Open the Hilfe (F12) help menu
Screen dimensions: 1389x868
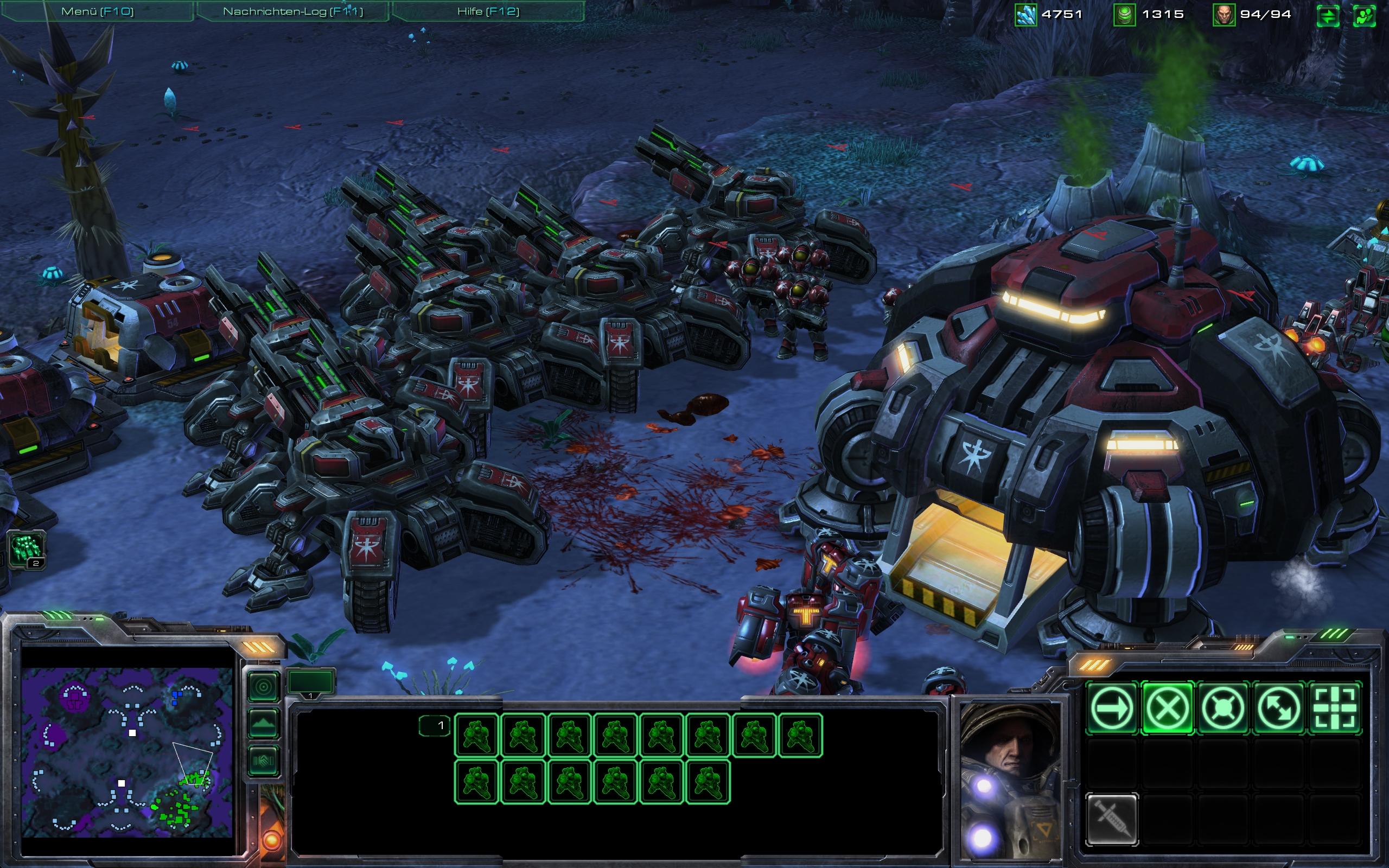tap(488, 11)
